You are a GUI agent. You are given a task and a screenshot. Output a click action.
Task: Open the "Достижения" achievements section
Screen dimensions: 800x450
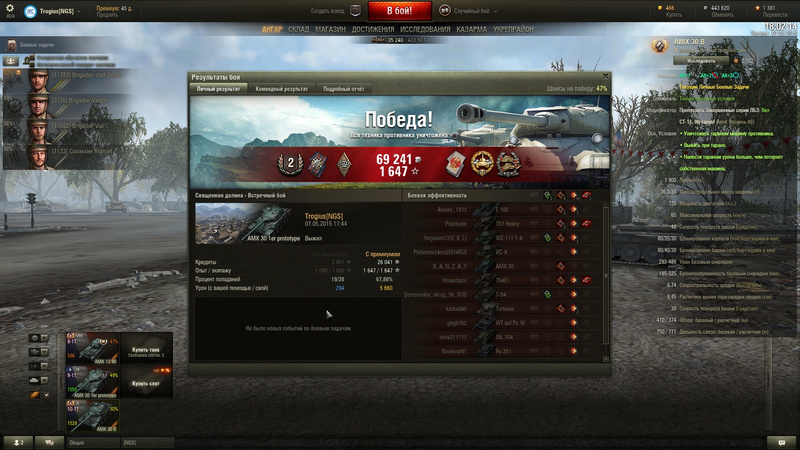(372, 29)
